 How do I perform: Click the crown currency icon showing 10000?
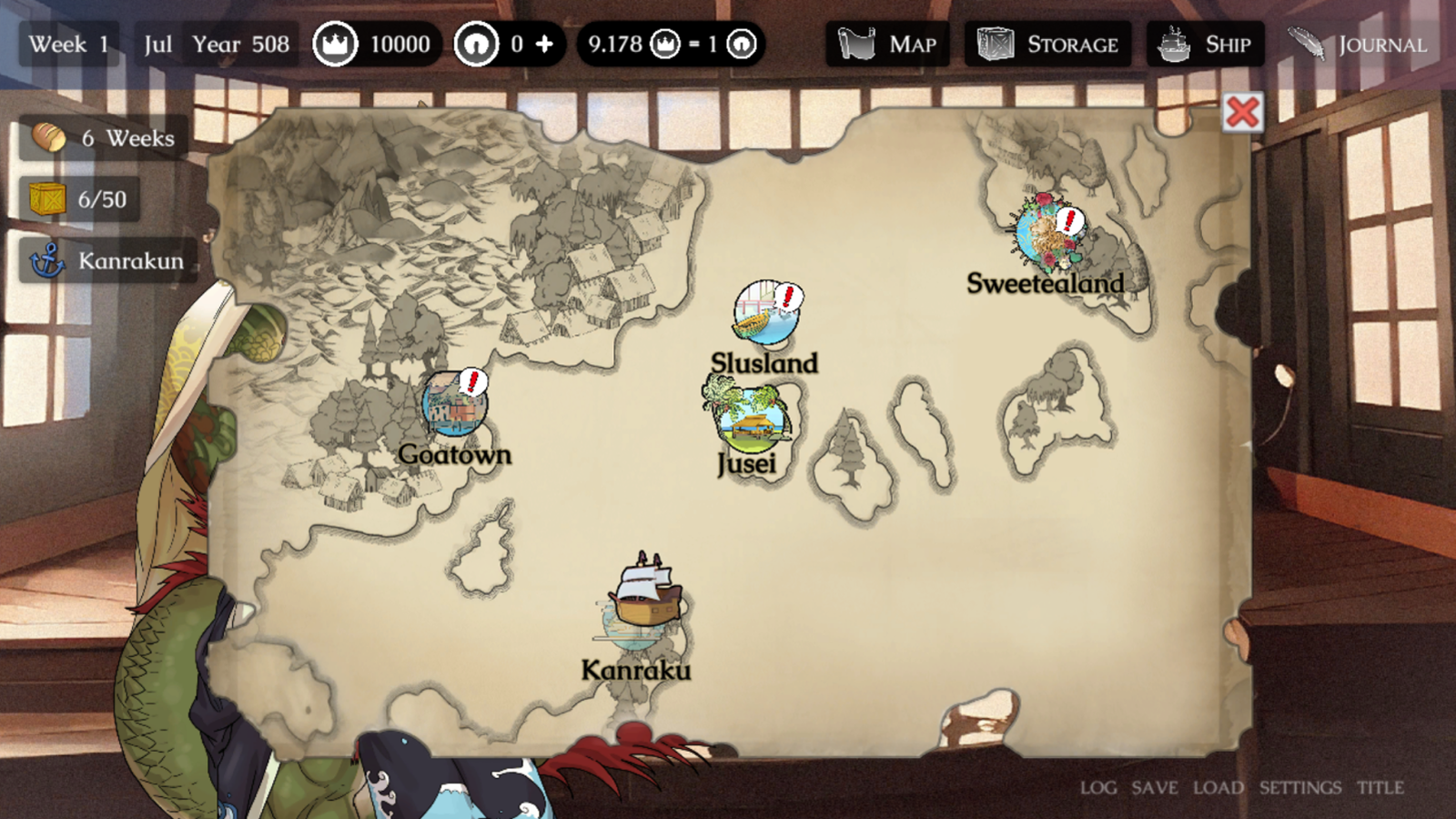coord(337,40)
